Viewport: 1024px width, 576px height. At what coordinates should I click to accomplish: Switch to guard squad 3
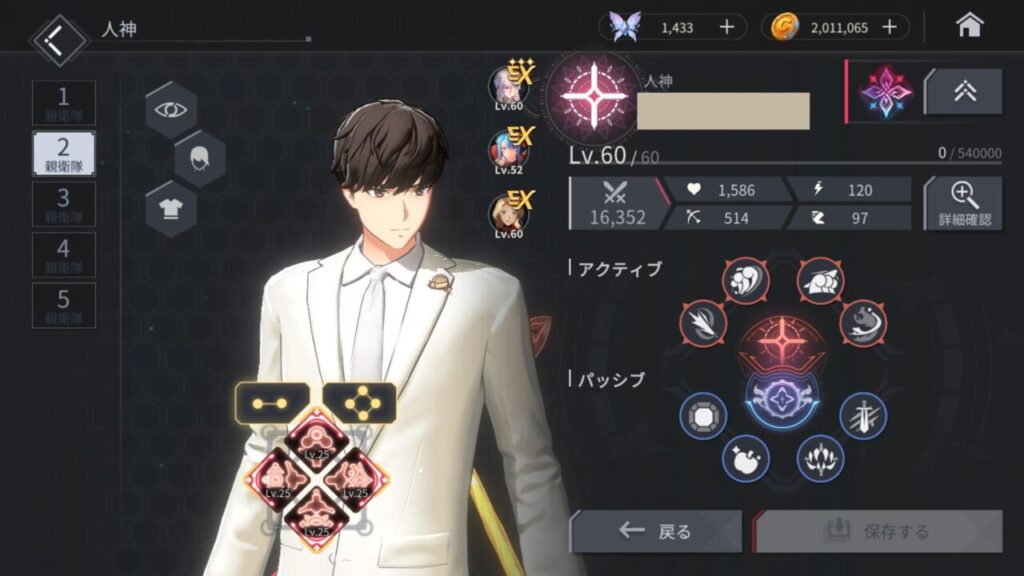(x=64, y=202)
